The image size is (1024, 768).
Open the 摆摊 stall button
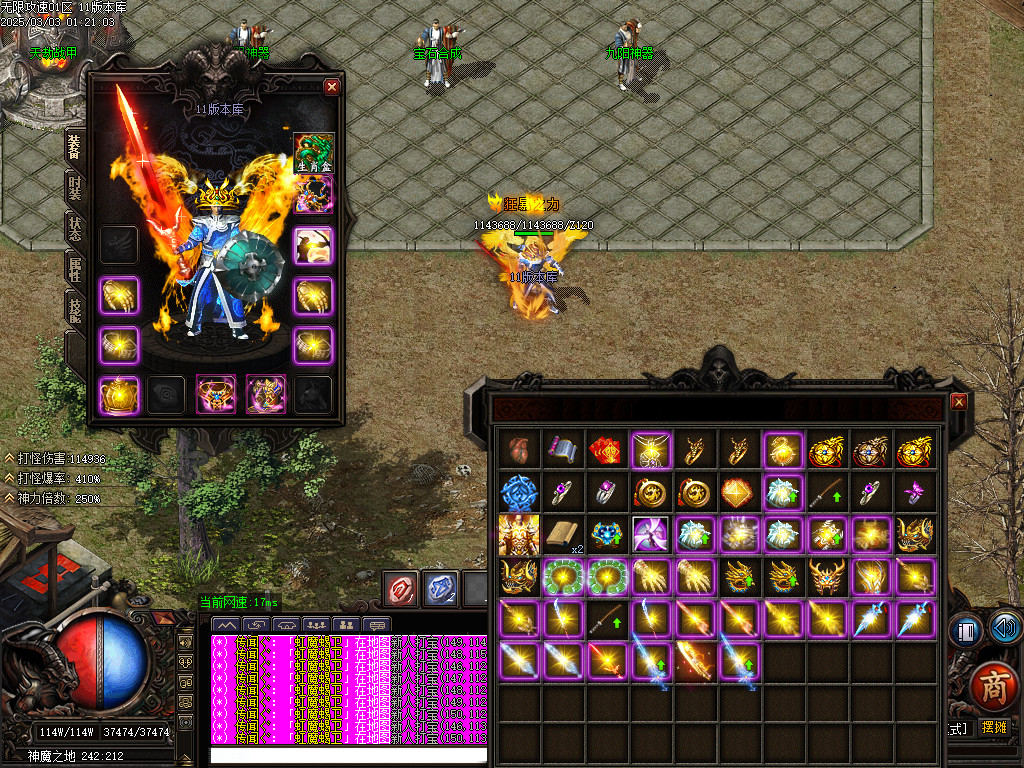[994, 728]
